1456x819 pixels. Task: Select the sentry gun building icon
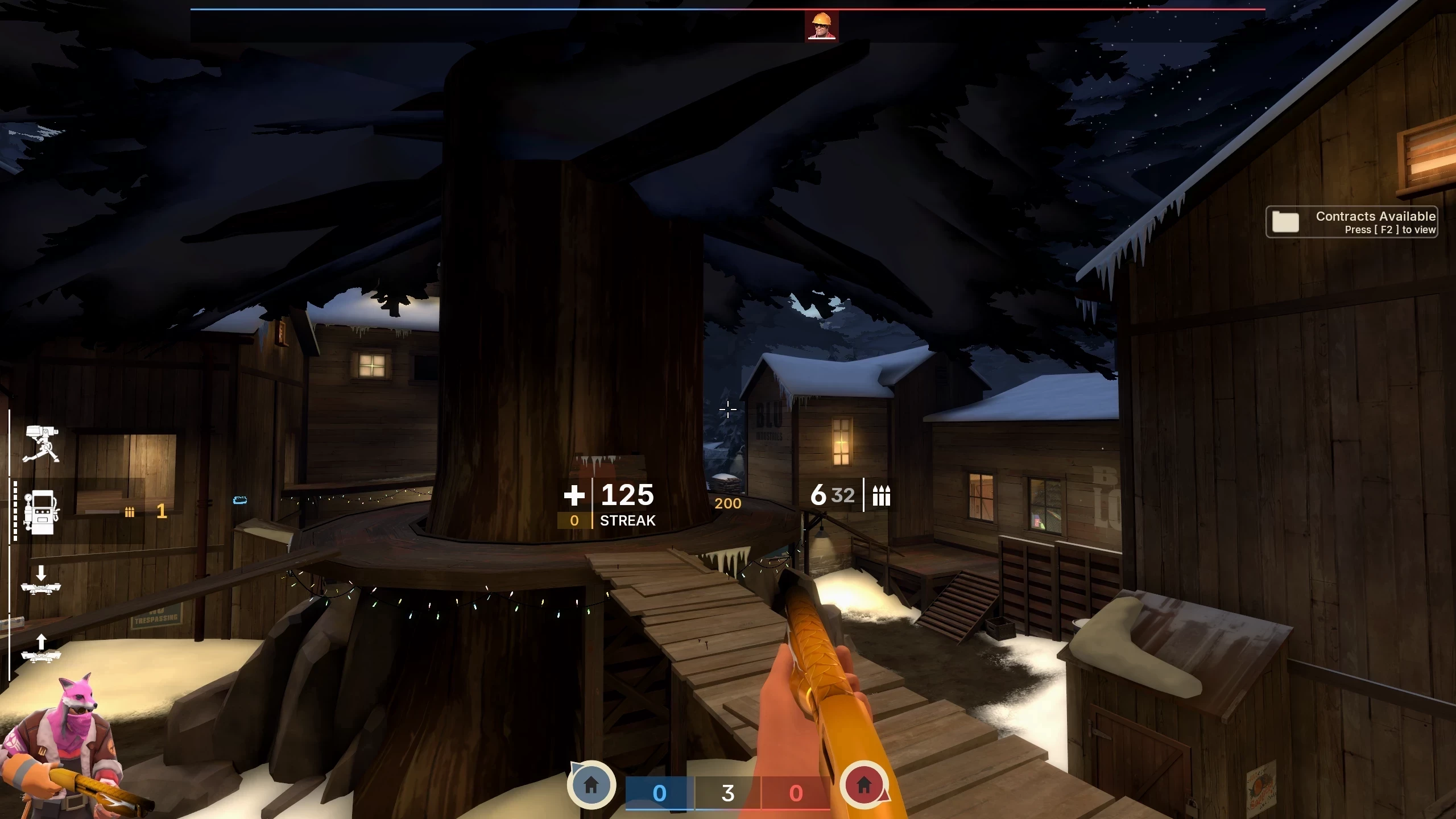pyautogui.click(x=41, y=444)
